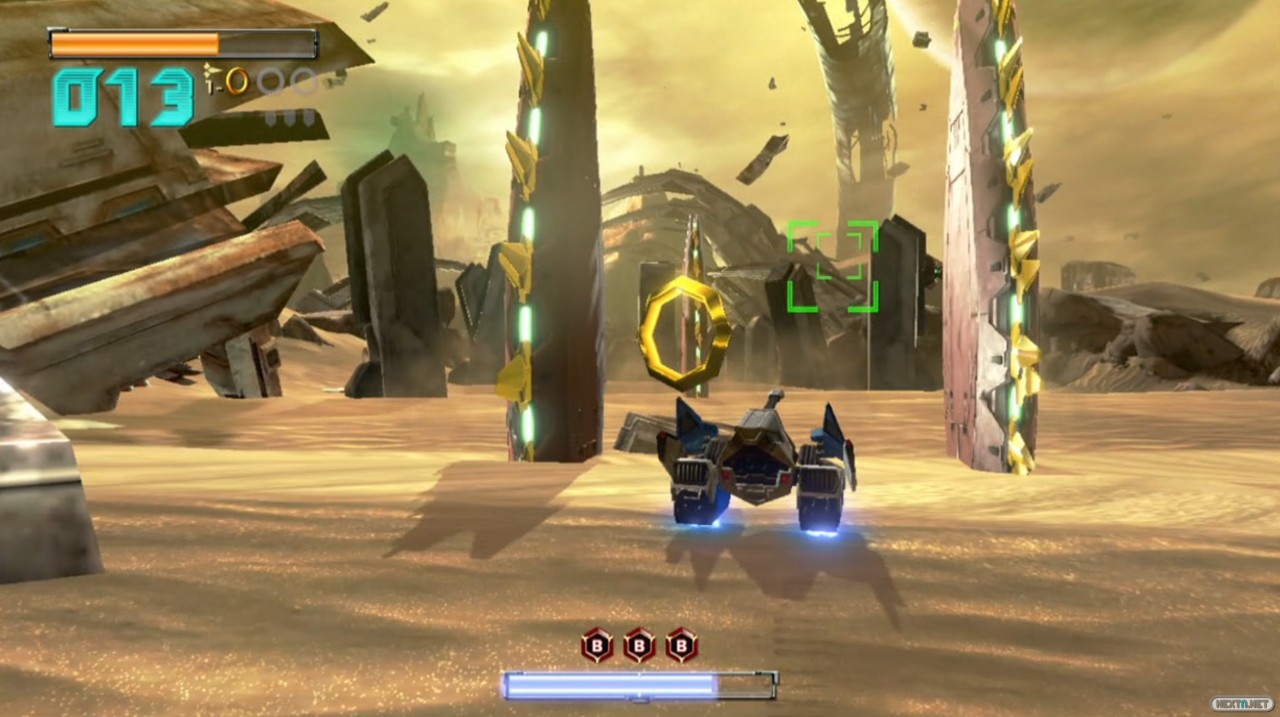The height and width of the screenshot is (717, 1280).
Task: Click the collected gold ring HUD indicator
Action: tap(237, 80)
